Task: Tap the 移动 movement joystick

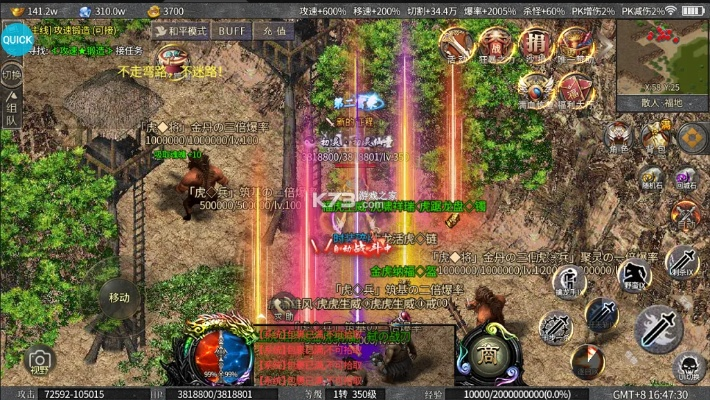Action: [x=119, y=297]
